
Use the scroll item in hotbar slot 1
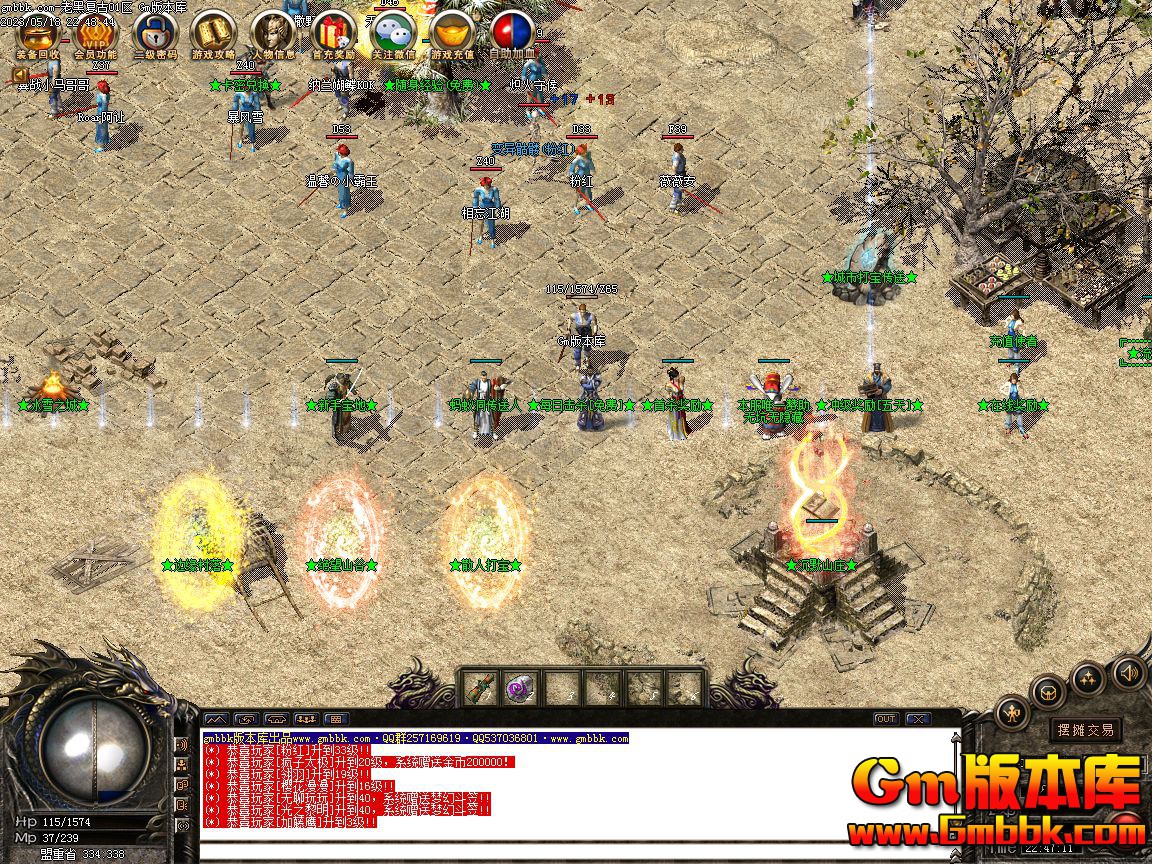(x=480, y=688)
